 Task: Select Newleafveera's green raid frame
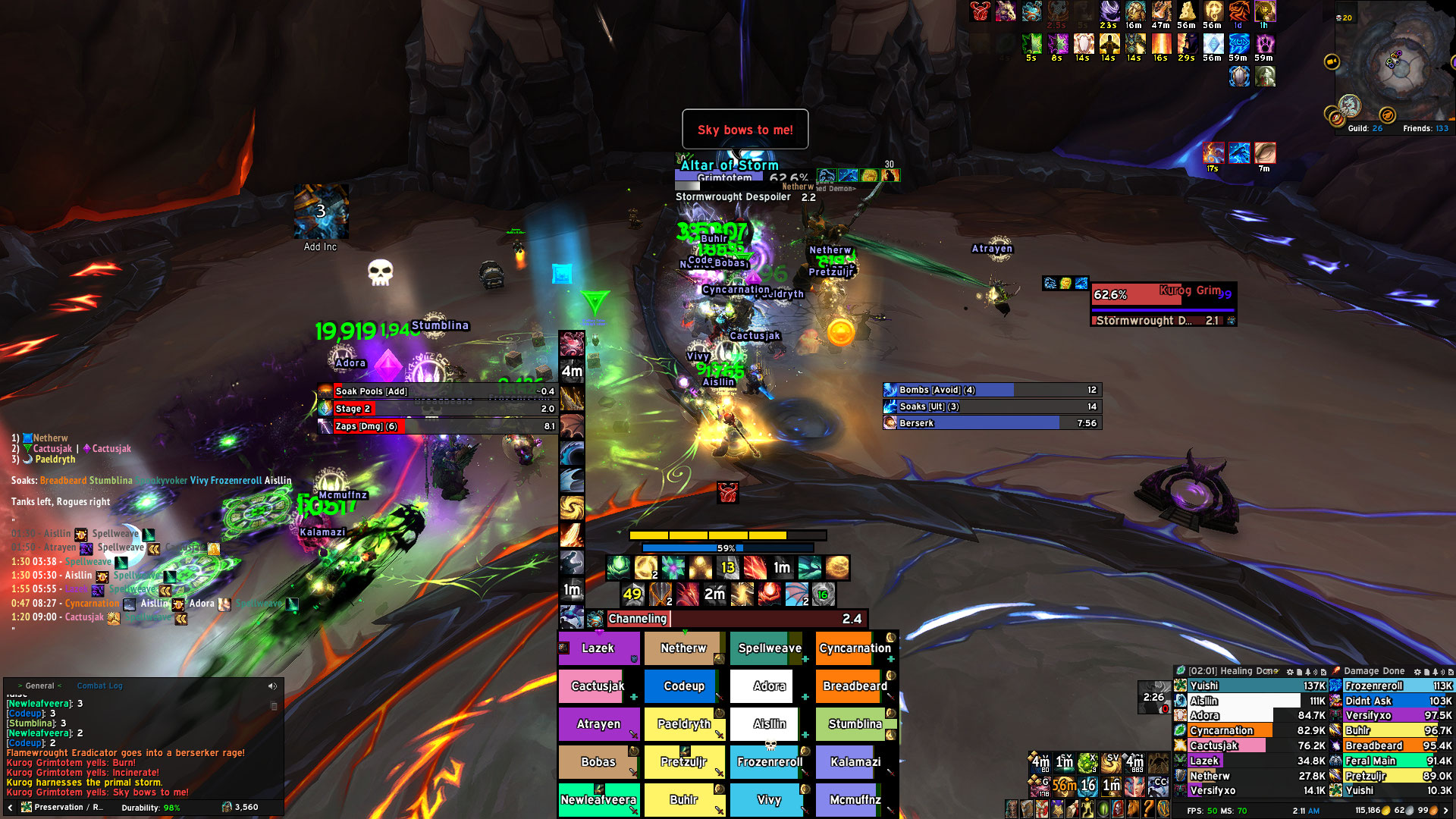[598, 800]
